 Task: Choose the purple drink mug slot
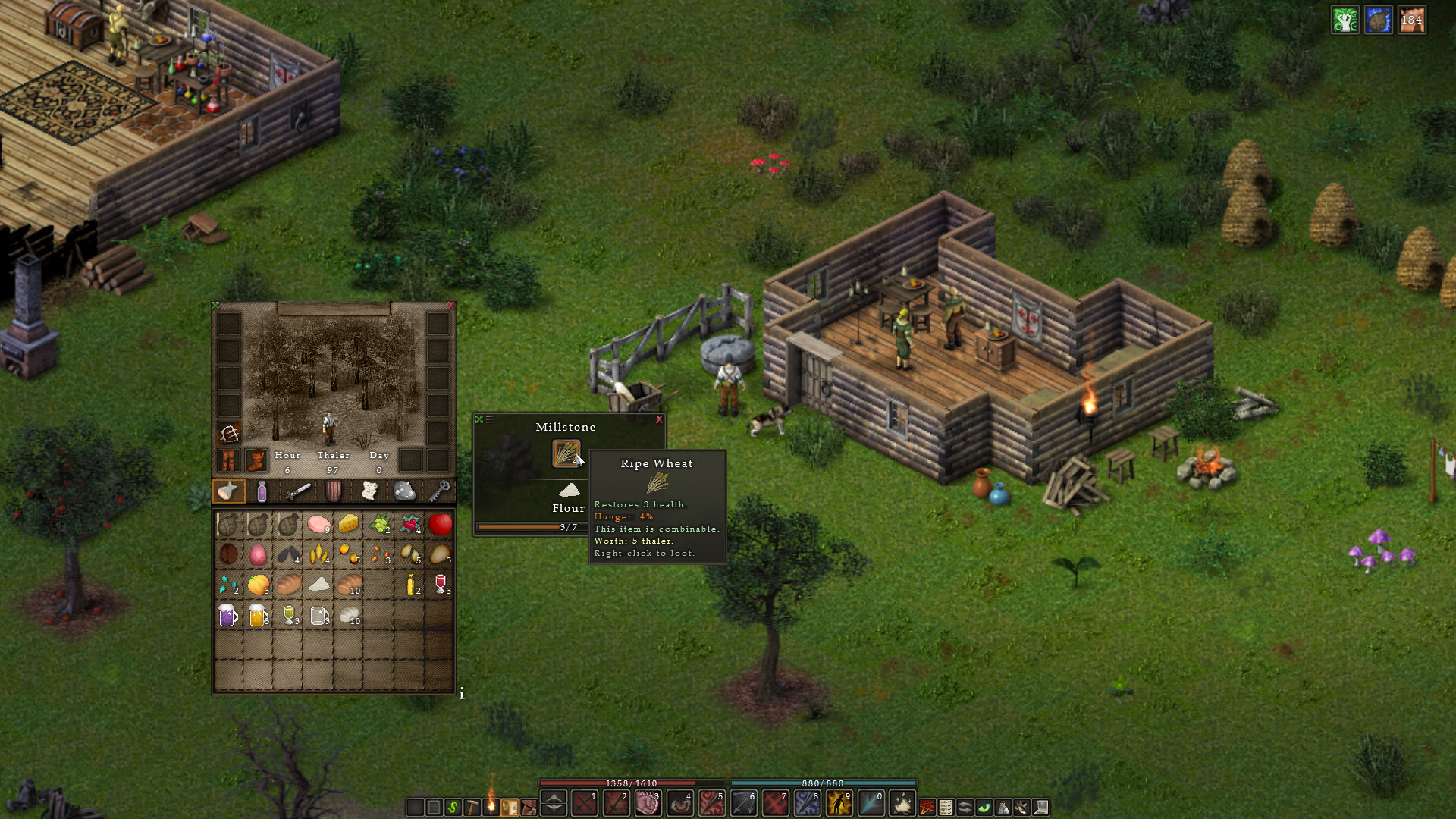227,615
